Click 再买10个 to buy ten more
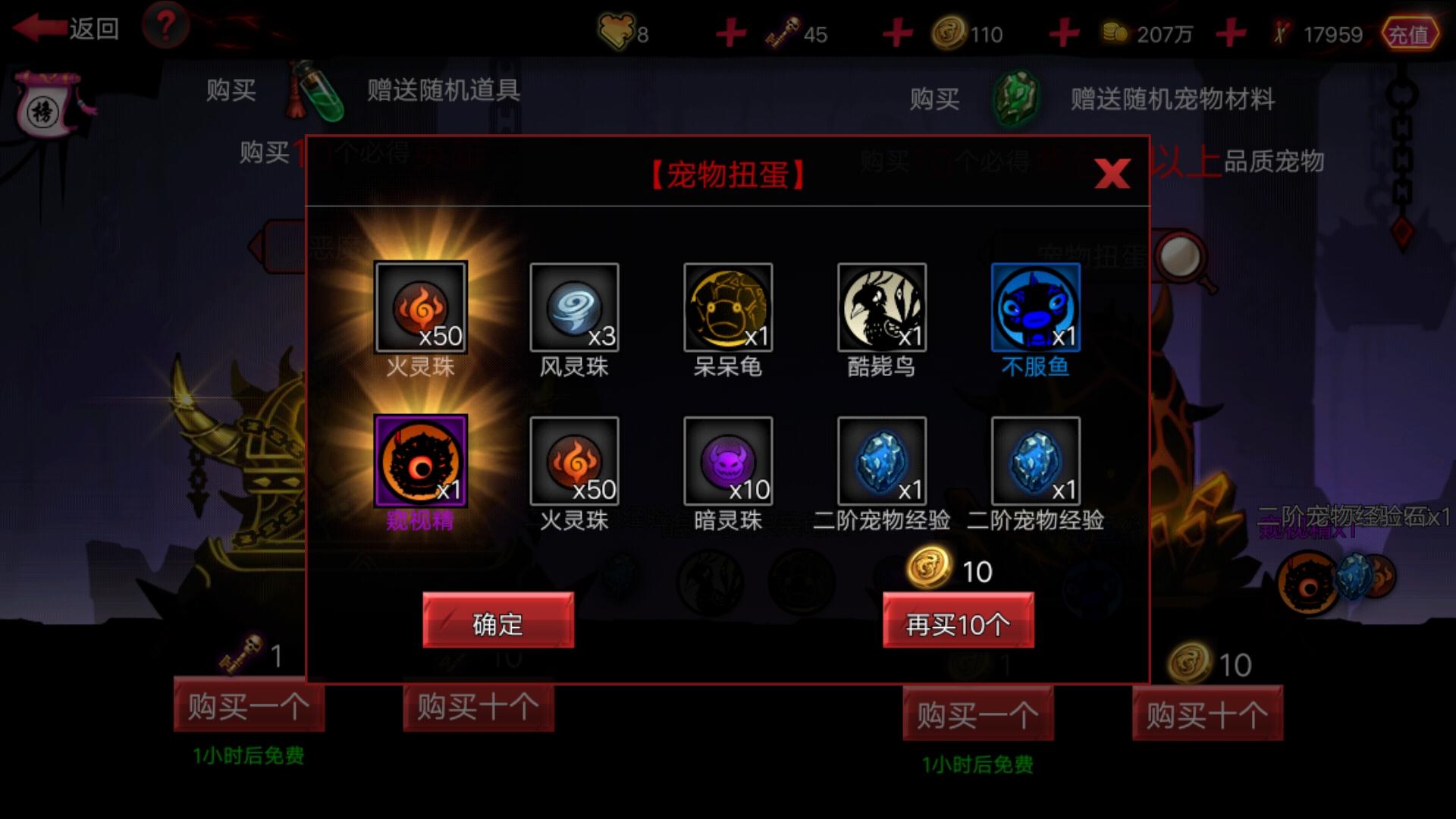This screenshot has width=1456, height=819. (x=958, y=620)
